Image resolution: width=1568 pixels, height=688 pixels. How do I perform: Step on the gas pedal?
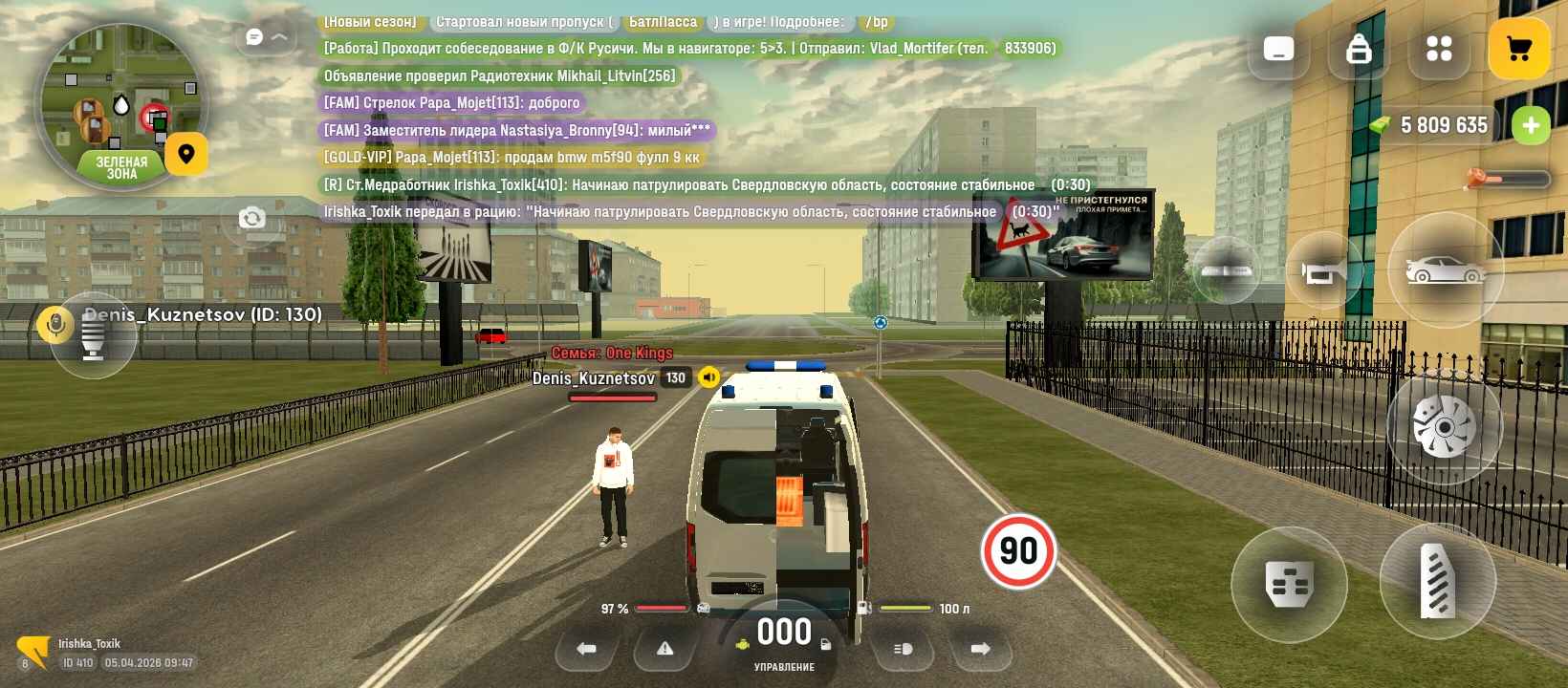point(1437,581)
